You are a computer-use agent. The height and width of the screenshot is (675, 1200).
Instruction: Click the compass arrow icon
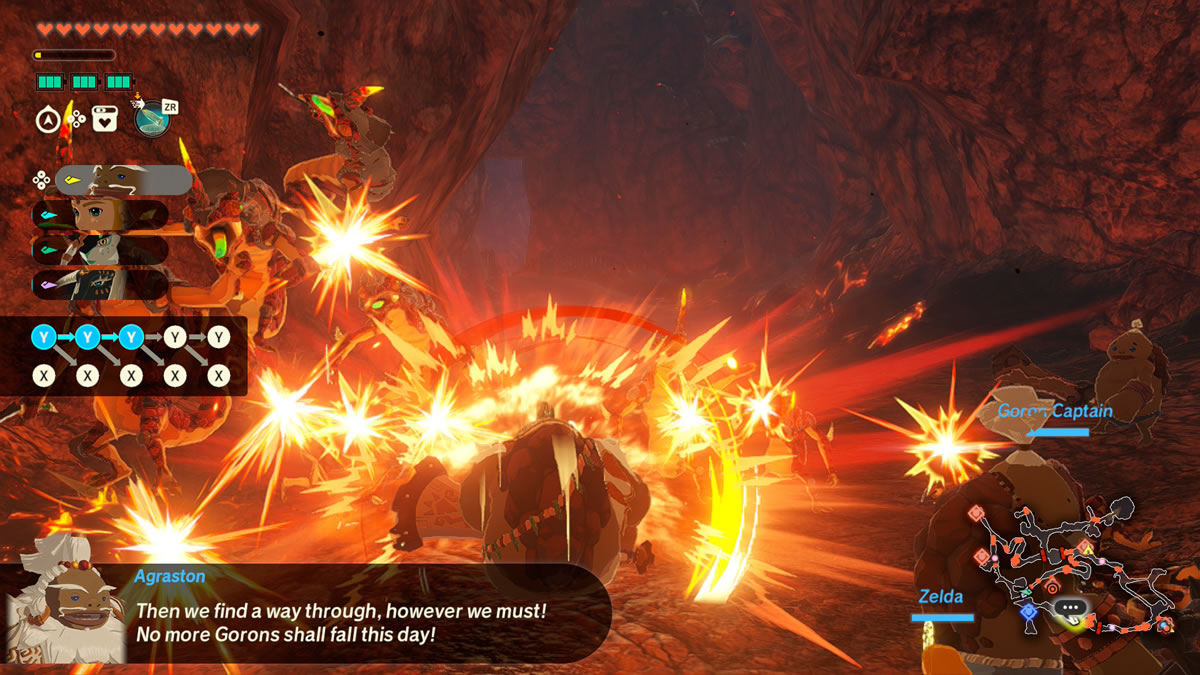click(47, 121)
